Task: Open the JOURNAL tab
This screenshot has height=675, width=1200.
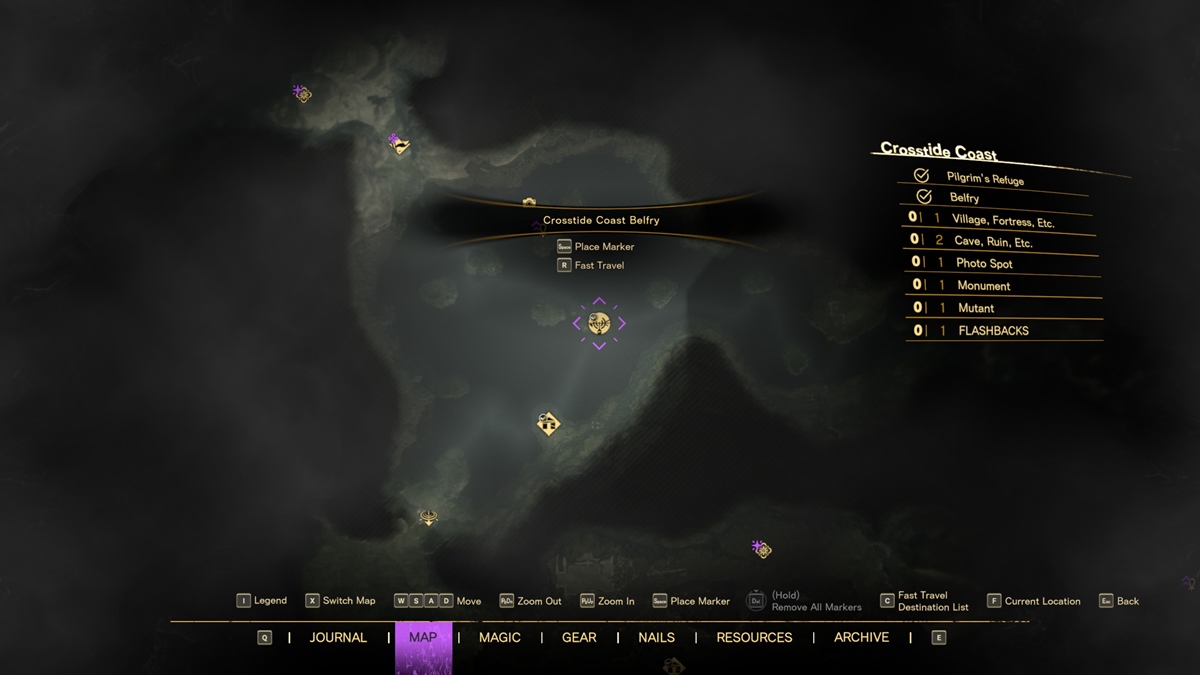Action: point(338,638)
